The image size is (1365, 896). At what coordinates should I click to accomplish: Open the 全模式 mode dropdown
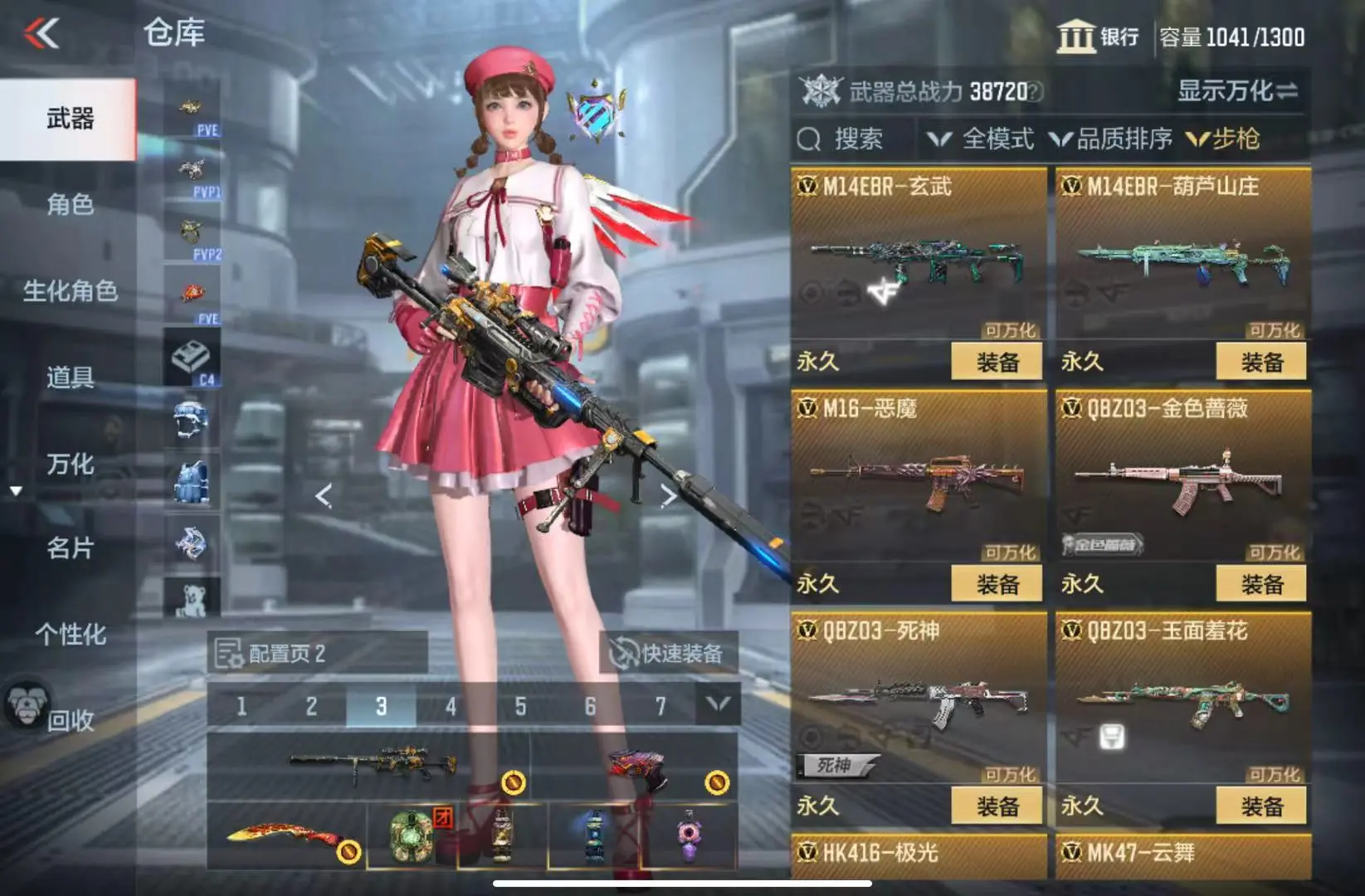point(982,139)
